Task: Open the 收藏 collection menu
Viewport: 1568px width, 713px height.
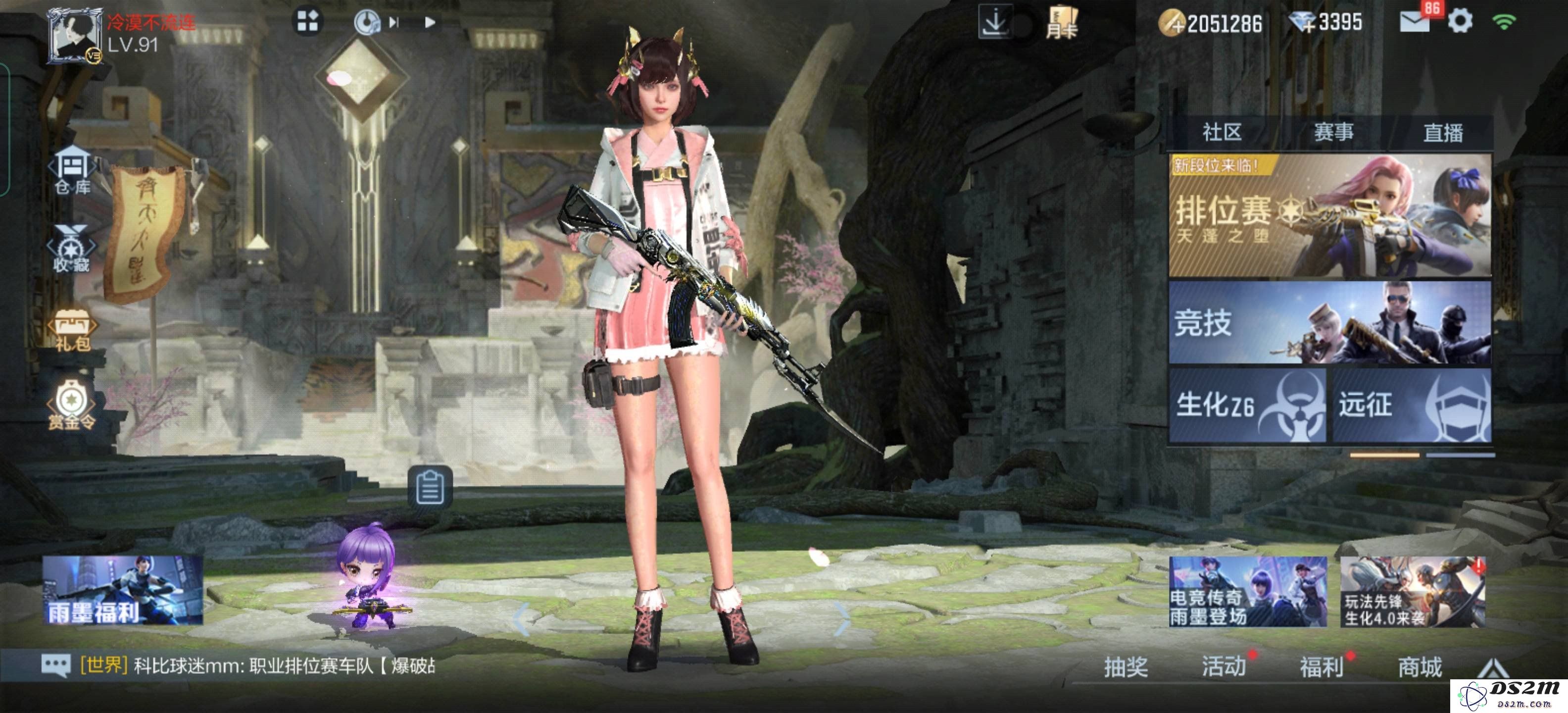Action: pyautogui.click(x=71, y=249)
